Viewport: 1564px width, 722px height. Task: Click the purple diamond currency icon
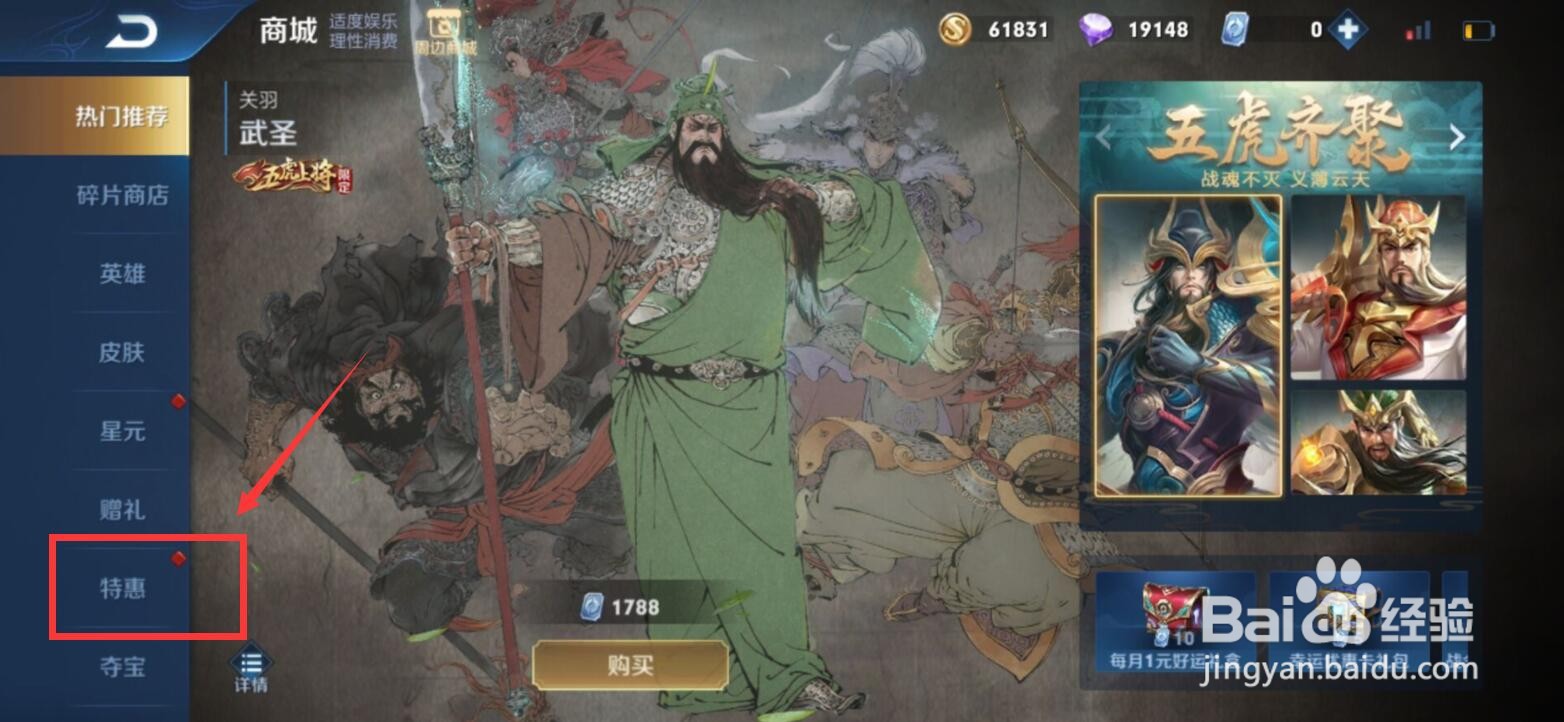pos(1095,29)
